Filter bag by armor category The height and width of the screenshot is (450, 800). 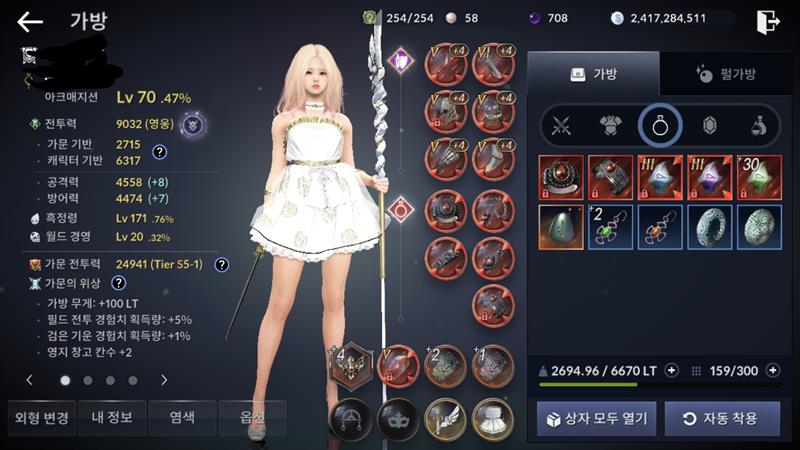pos(611,126)
